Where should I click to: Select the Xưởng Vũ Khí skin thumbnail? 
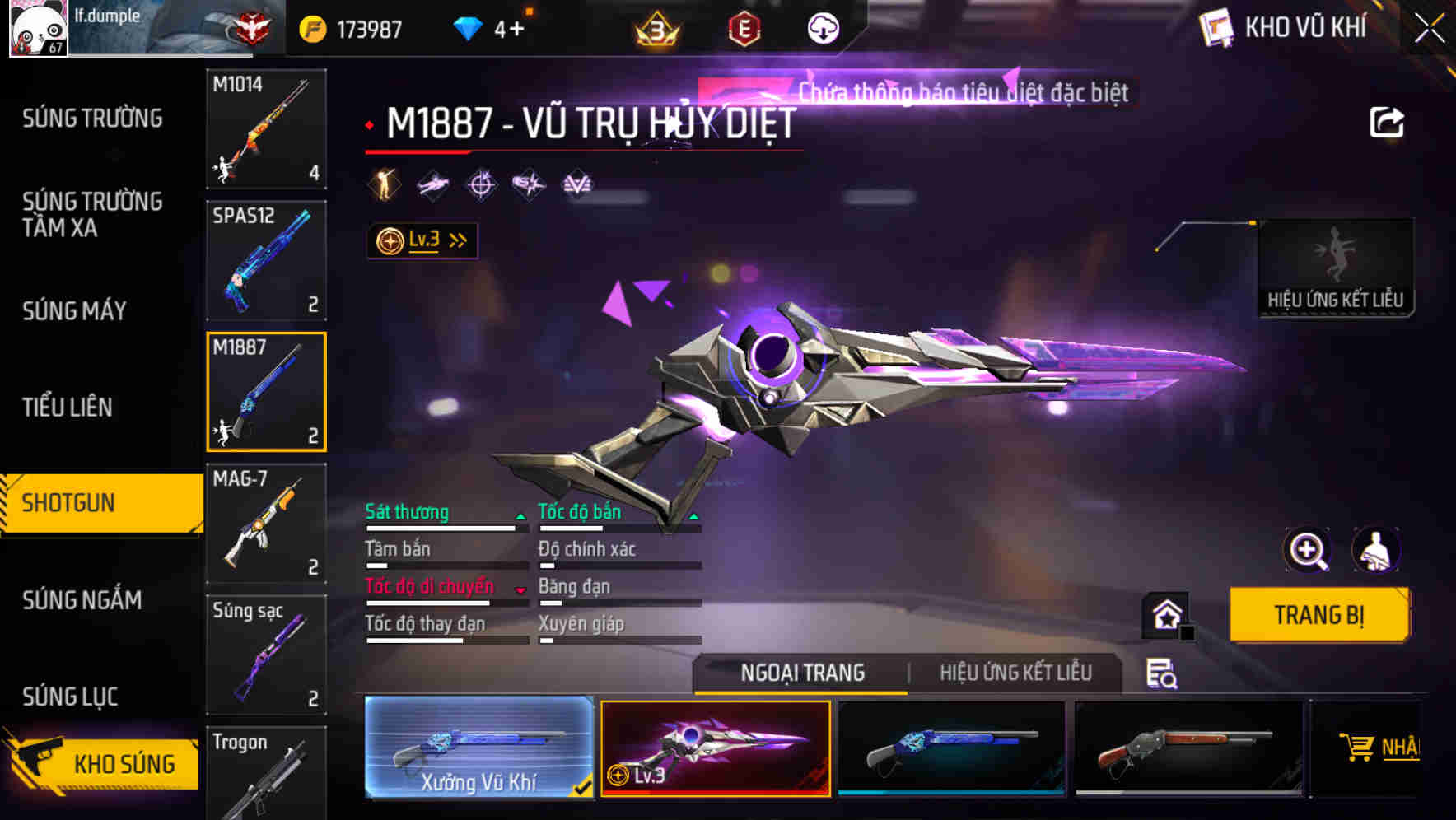(x=478, y=749)
